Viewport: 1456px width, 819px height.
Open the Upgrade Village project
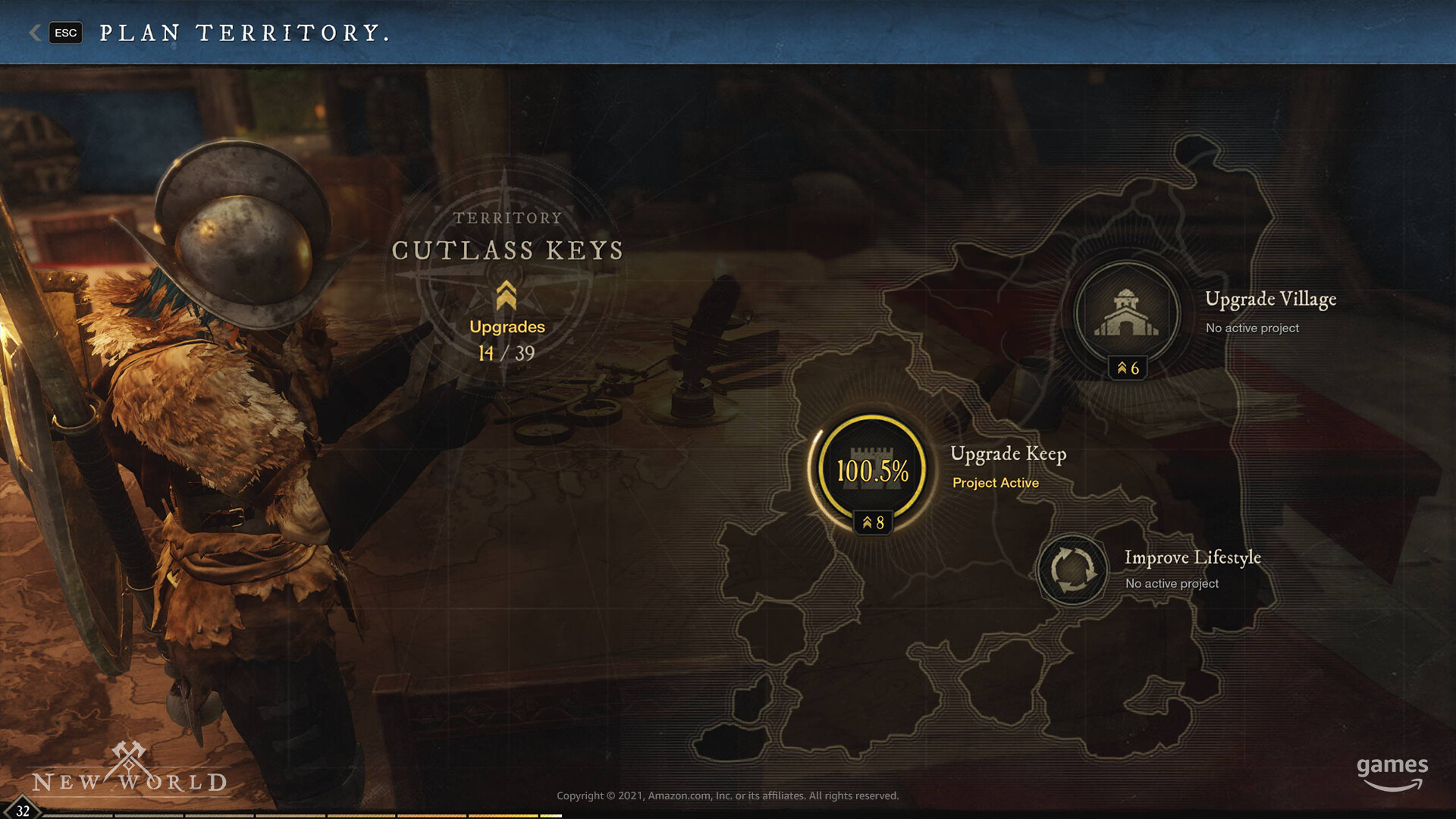tap(1127, 313)
